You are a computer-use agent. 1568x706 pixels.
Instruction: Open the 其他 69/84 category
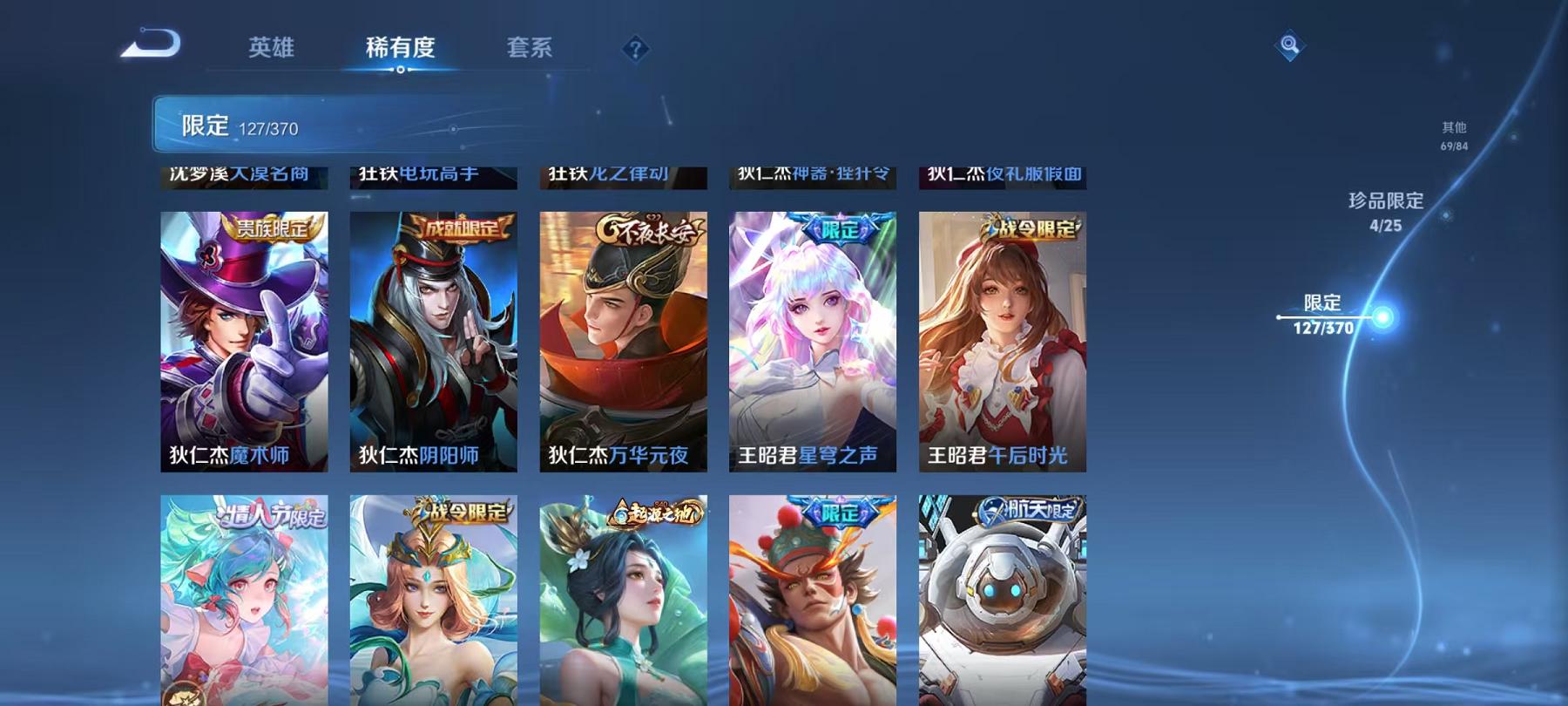coord(1455,135)
